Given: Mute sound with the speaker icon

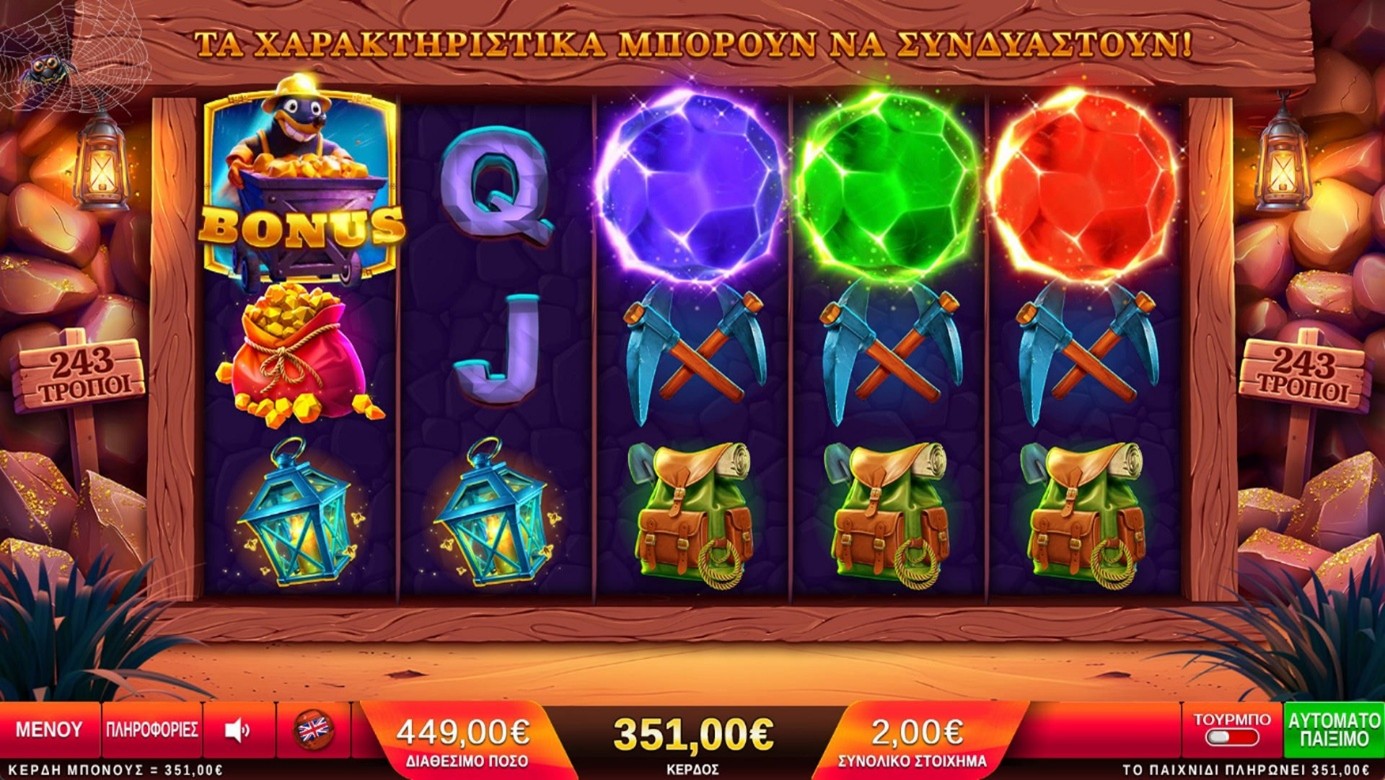Looking at the screenshot, I should pos(238,730).
